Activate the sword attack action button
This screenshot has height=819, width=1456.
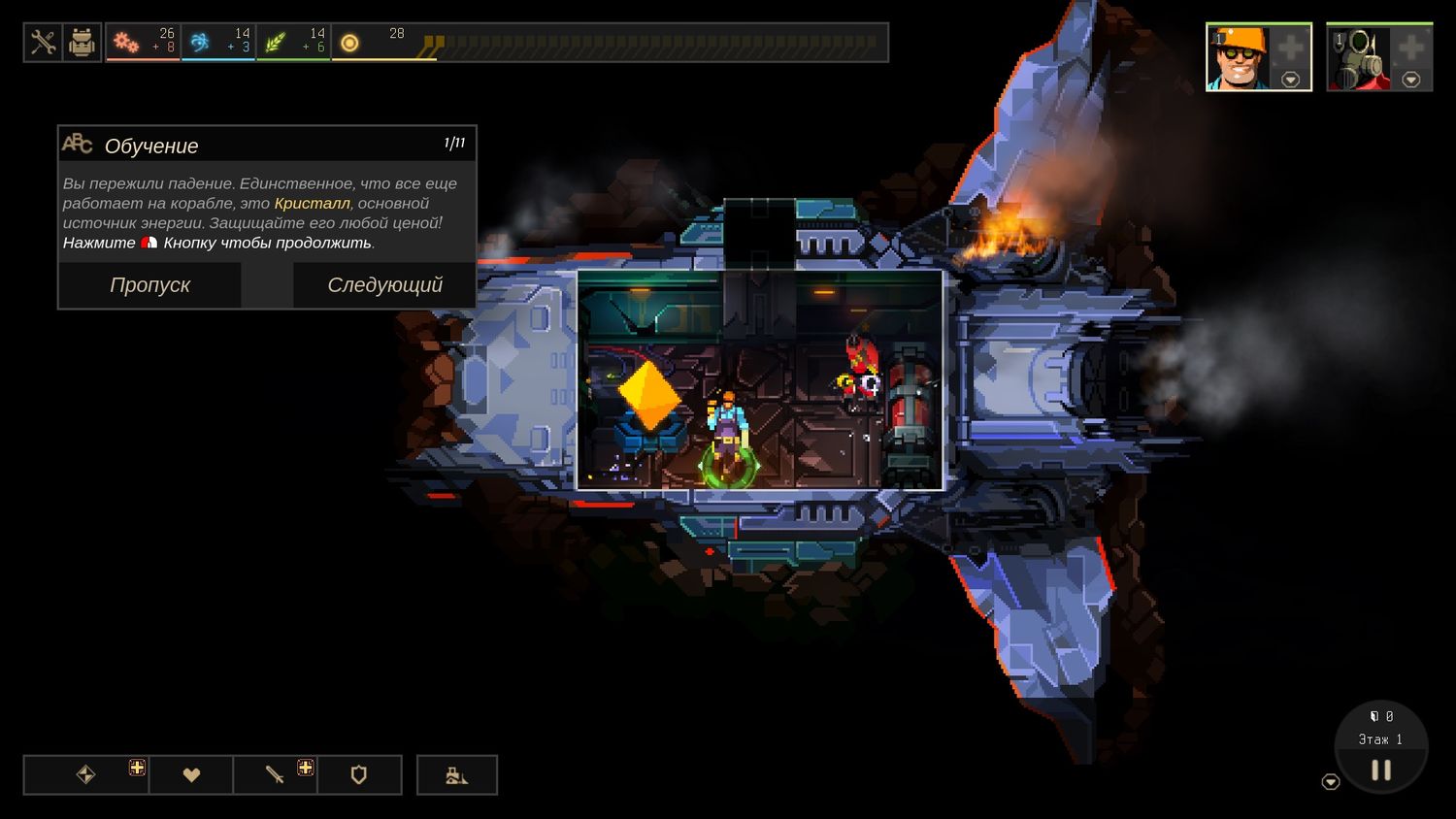pyautogui.click(x=275, y=774)
